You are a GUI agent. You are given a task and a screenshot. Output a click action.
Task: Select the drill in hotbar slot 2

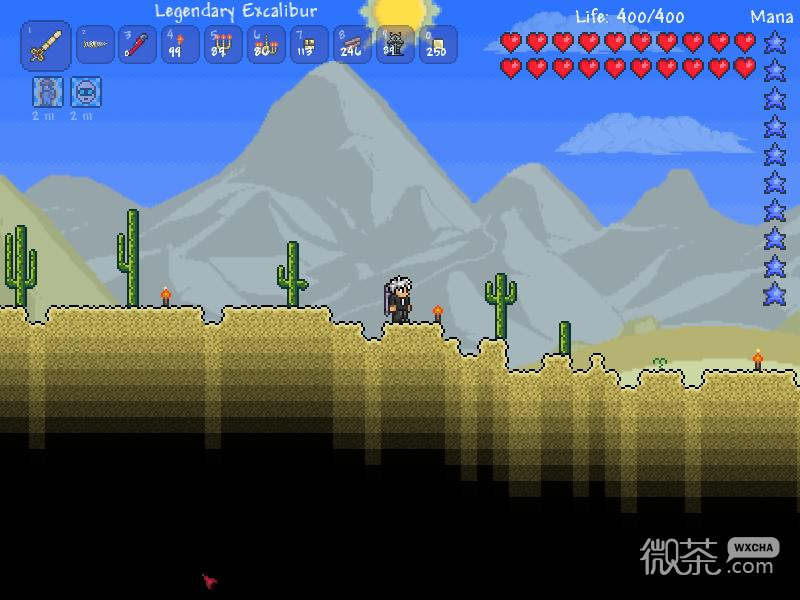click(95, 45)
